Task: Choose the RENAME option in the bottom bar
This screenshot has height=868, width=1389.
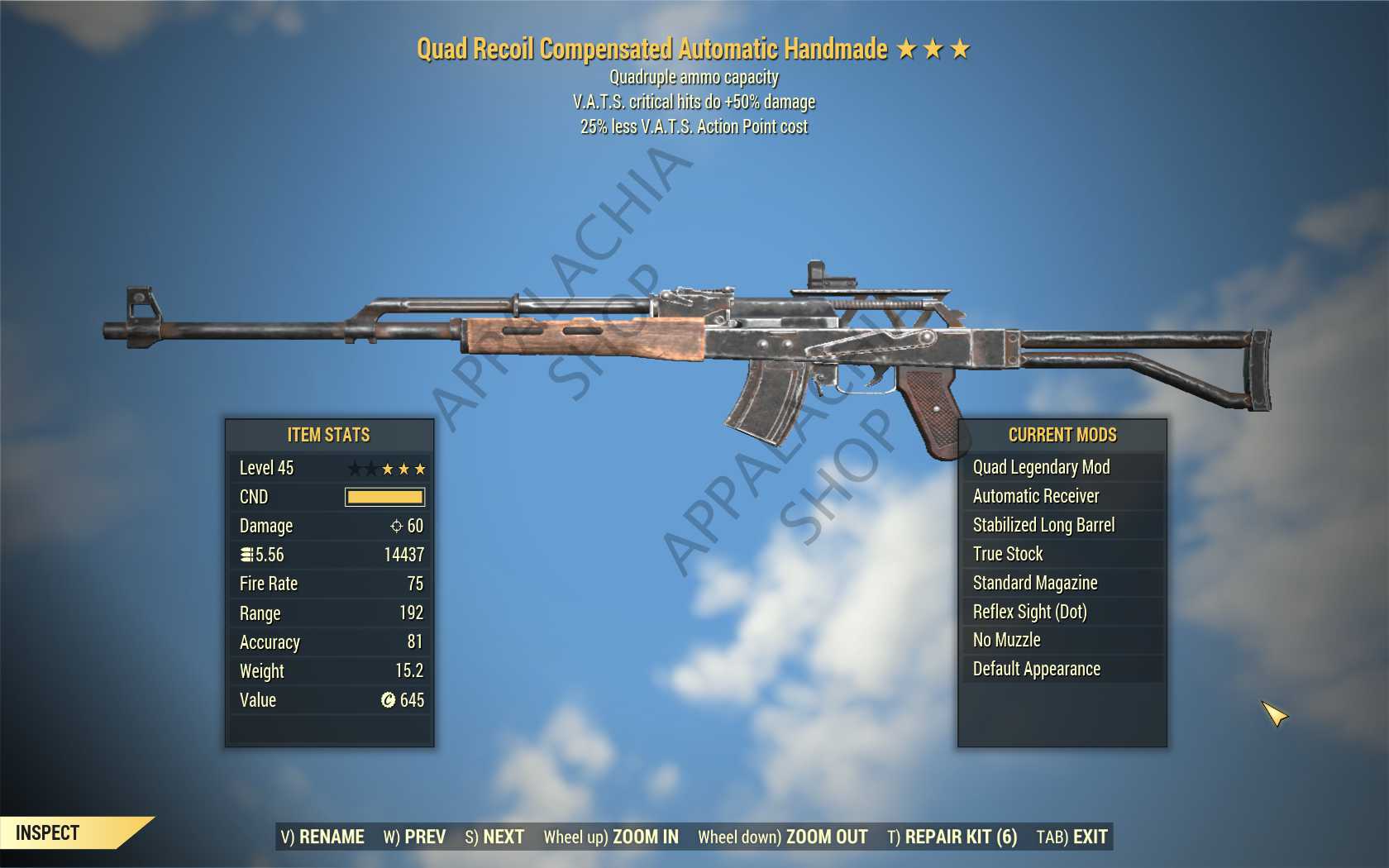Action: coord(322,837)
